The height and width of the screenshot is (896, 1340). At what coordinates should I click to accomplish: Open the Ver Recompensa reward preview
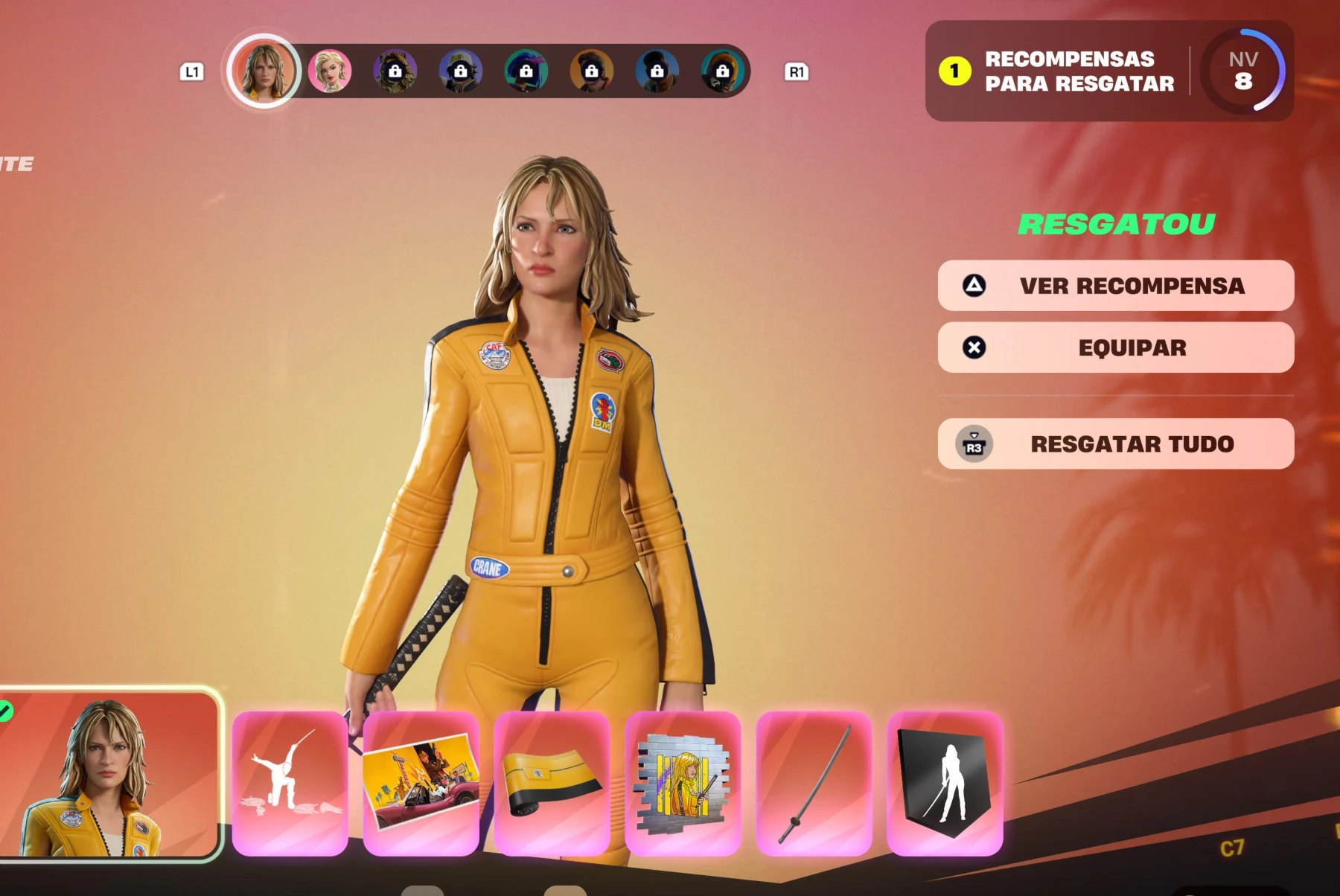tap(1115, 286)
